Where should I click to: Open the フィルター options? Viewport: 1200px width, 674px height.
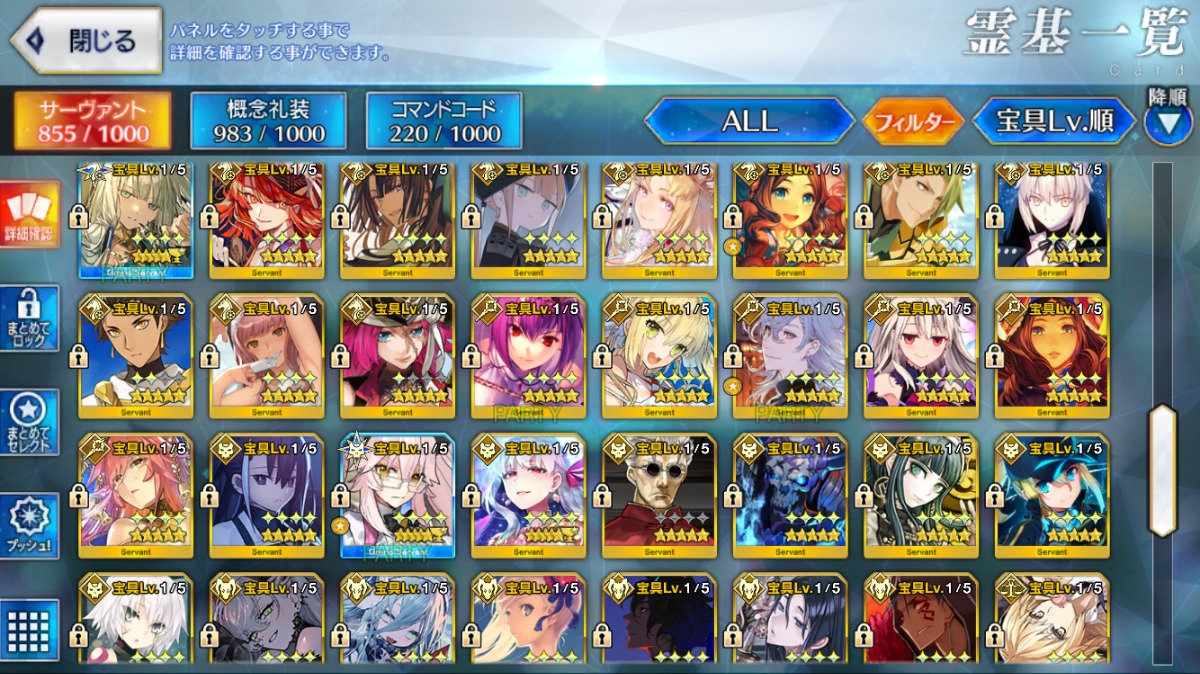coord(913,122)
